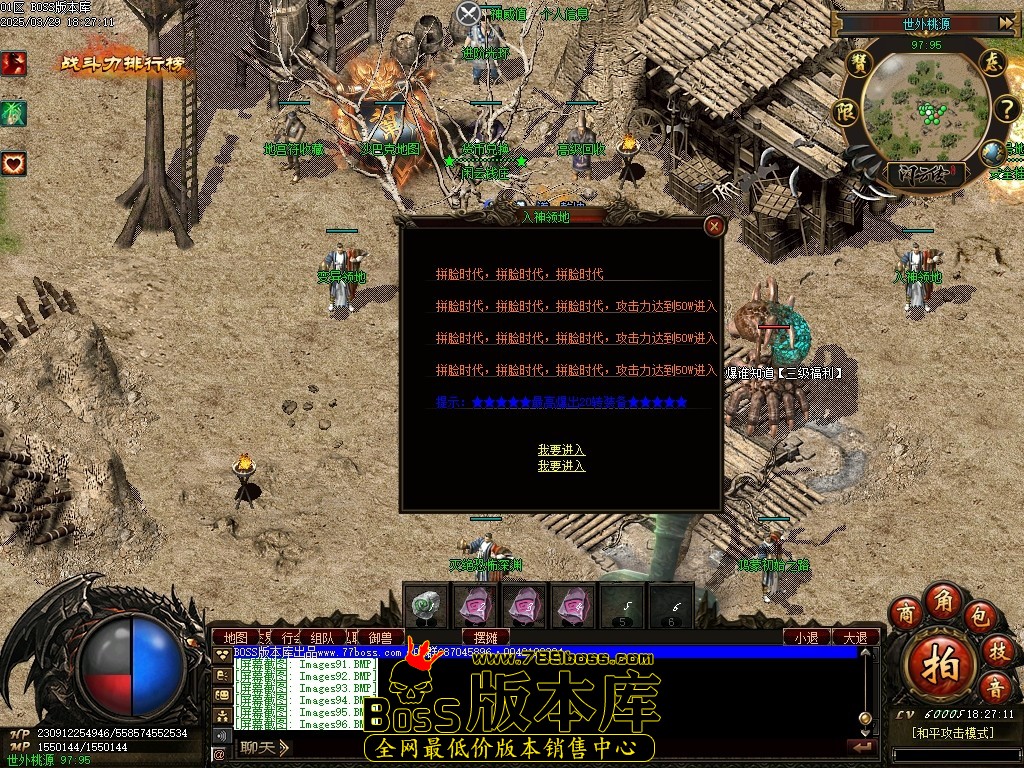Viewport: 1024px width, 768px height.
Task: Open the 包 bag inventory button
Action: coord(979,614)
